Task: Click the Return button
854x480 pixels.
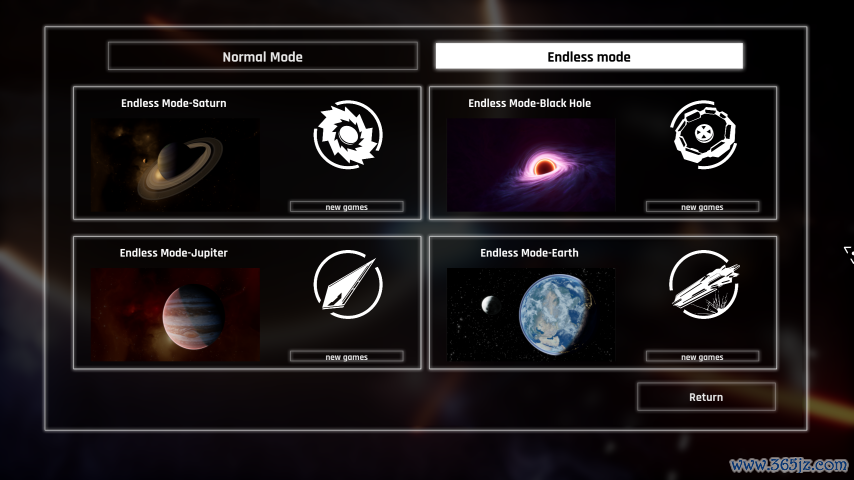Action: click(x=706, y=397)
